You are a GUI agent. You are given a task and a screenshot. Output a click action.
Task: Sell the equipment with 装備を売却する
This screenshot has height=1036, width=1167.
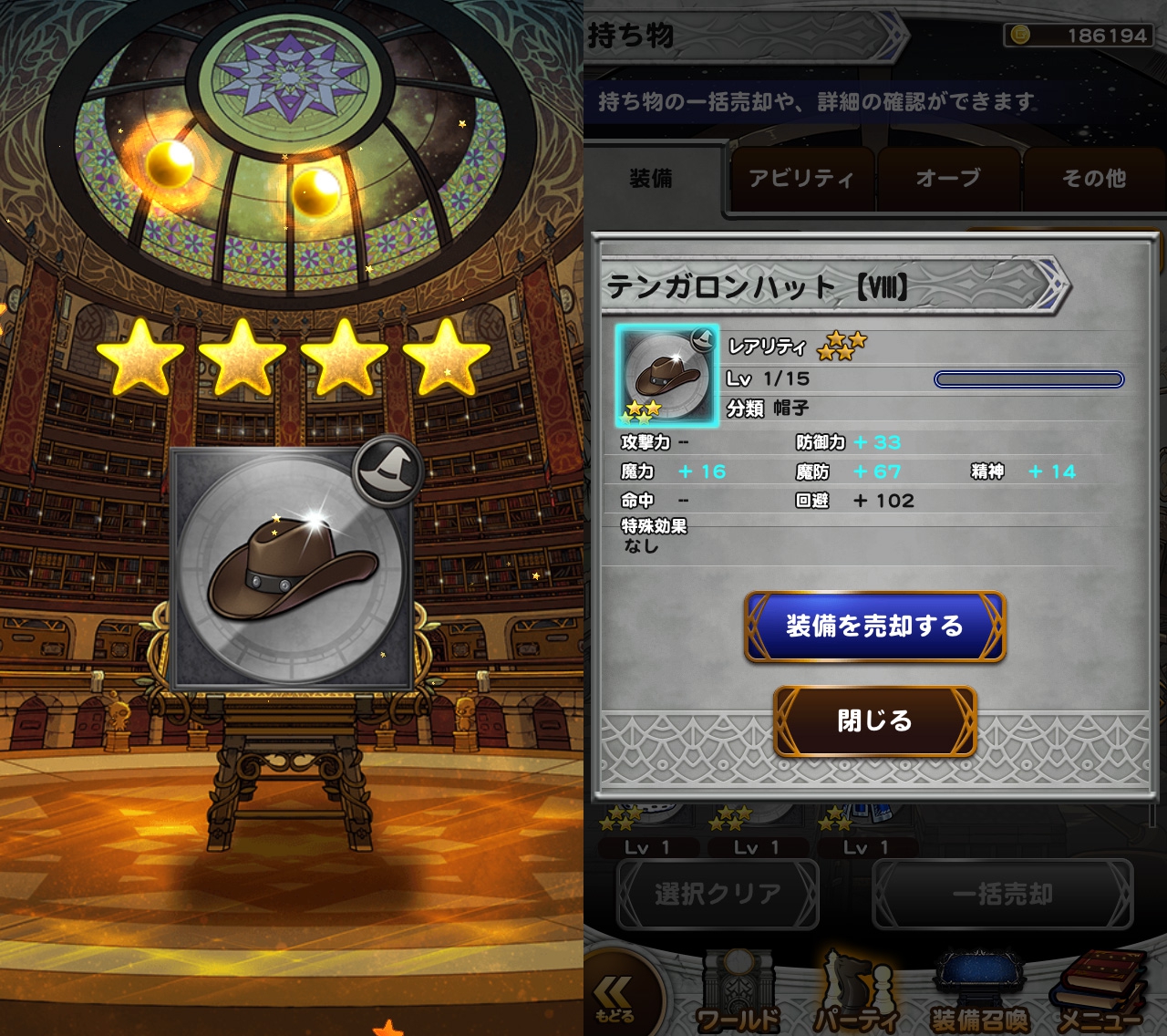coord(874,627)
